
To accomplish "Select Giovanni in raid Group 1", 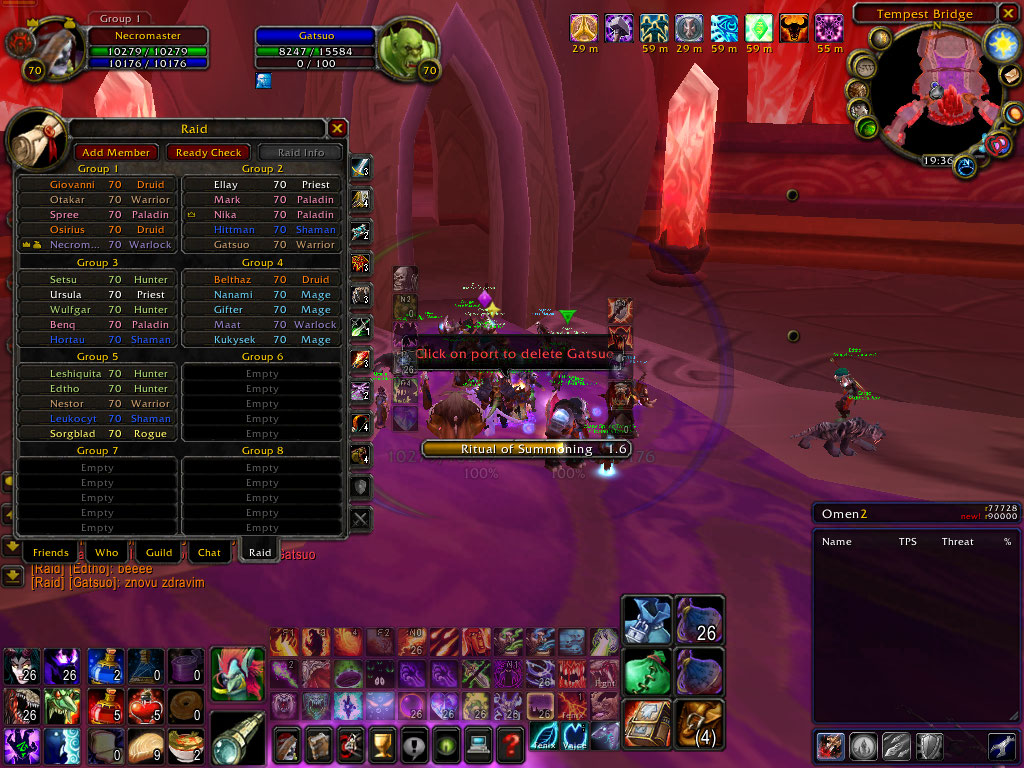I will [x=97, y=185].
